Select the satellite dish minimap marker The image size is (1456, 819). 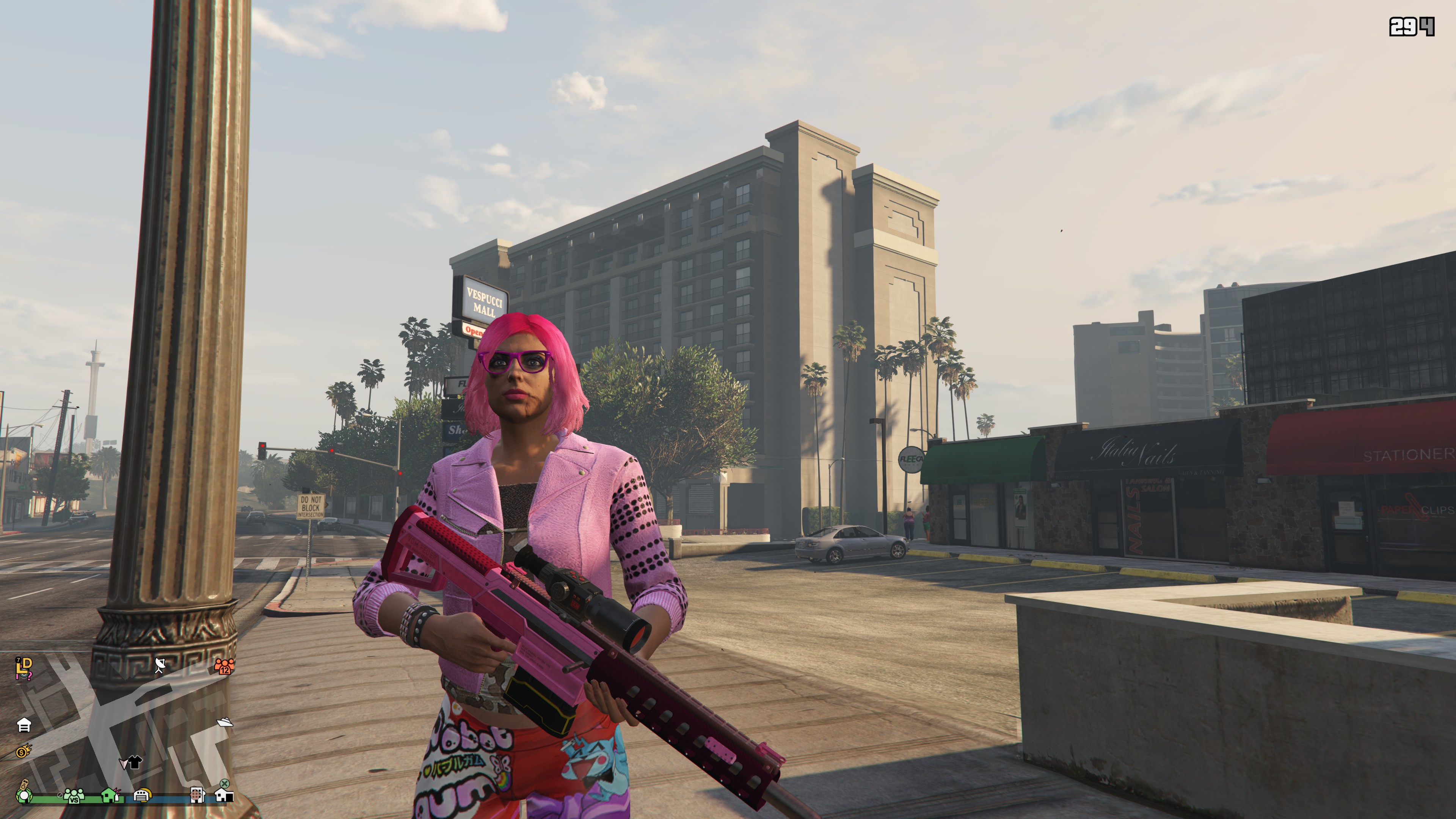click(x=160, y=665)
